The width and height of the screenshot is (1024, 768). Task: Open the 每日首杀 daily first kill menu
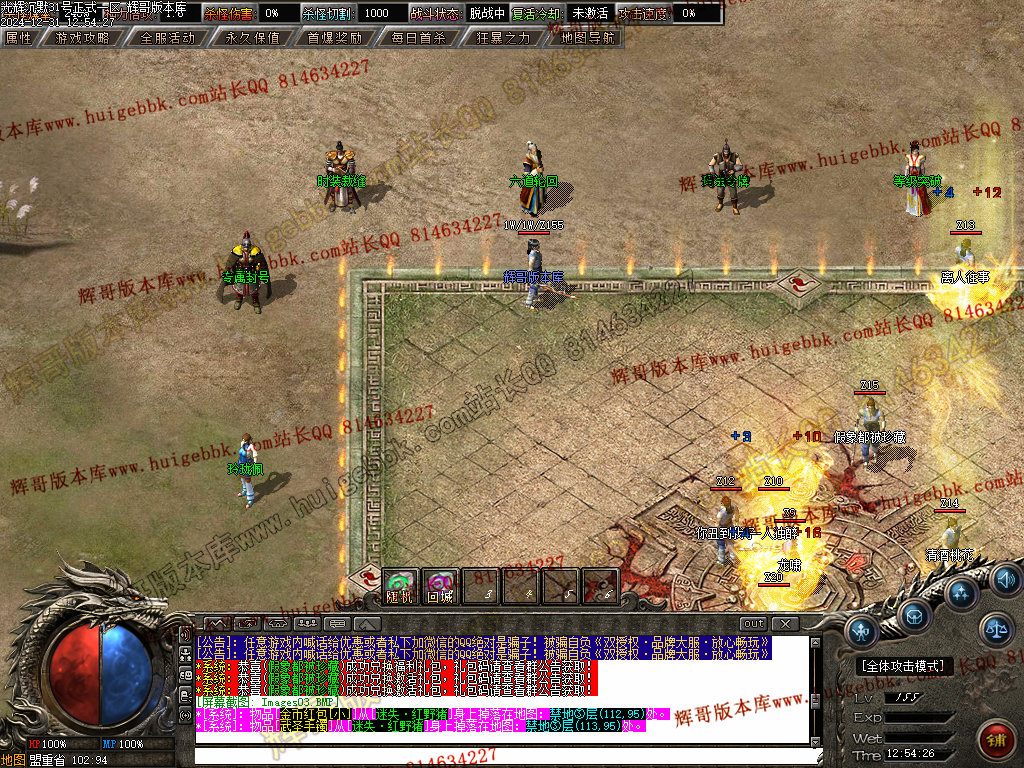tap(417, 38)
